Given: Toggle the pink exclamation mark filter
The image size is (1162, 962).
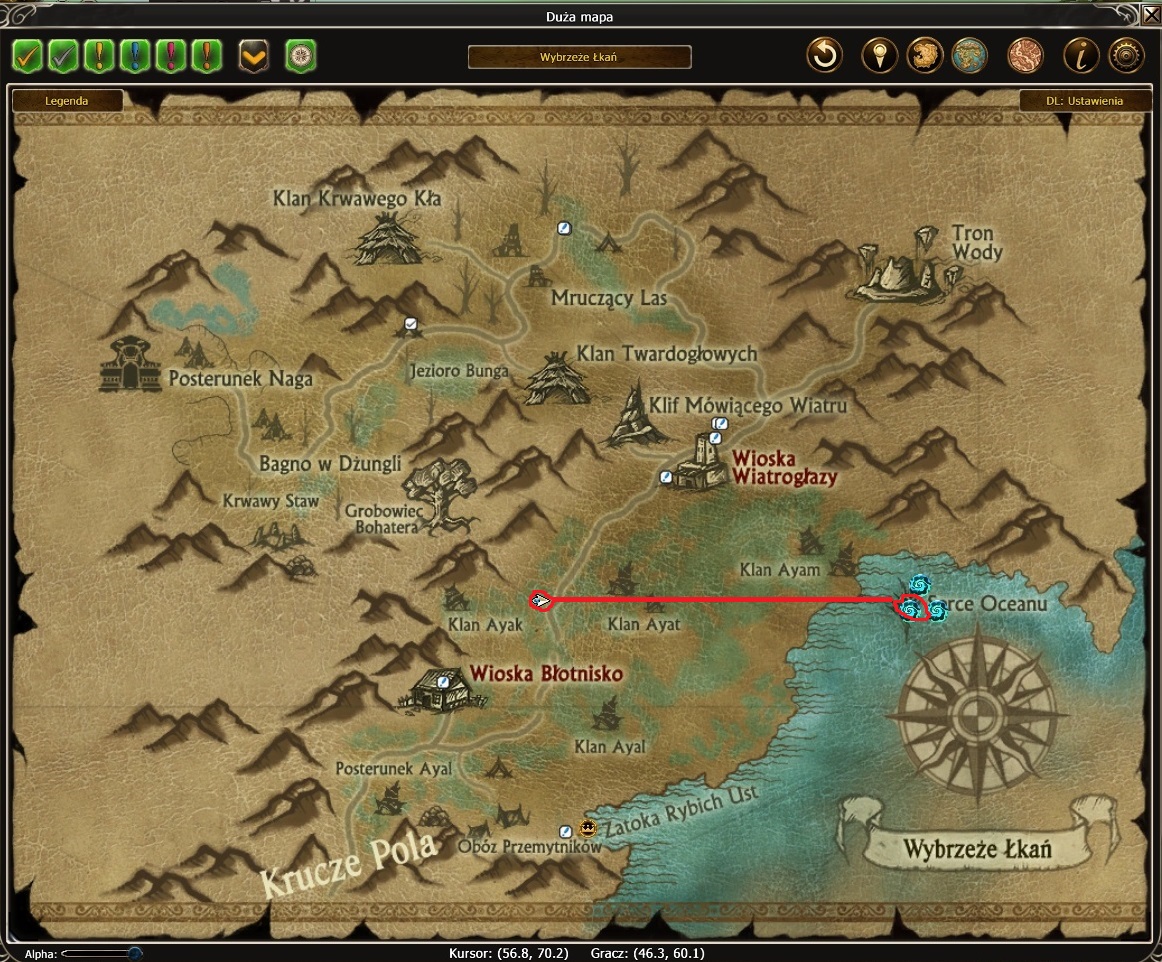Looking at the screenshot, I should [171, 56].
